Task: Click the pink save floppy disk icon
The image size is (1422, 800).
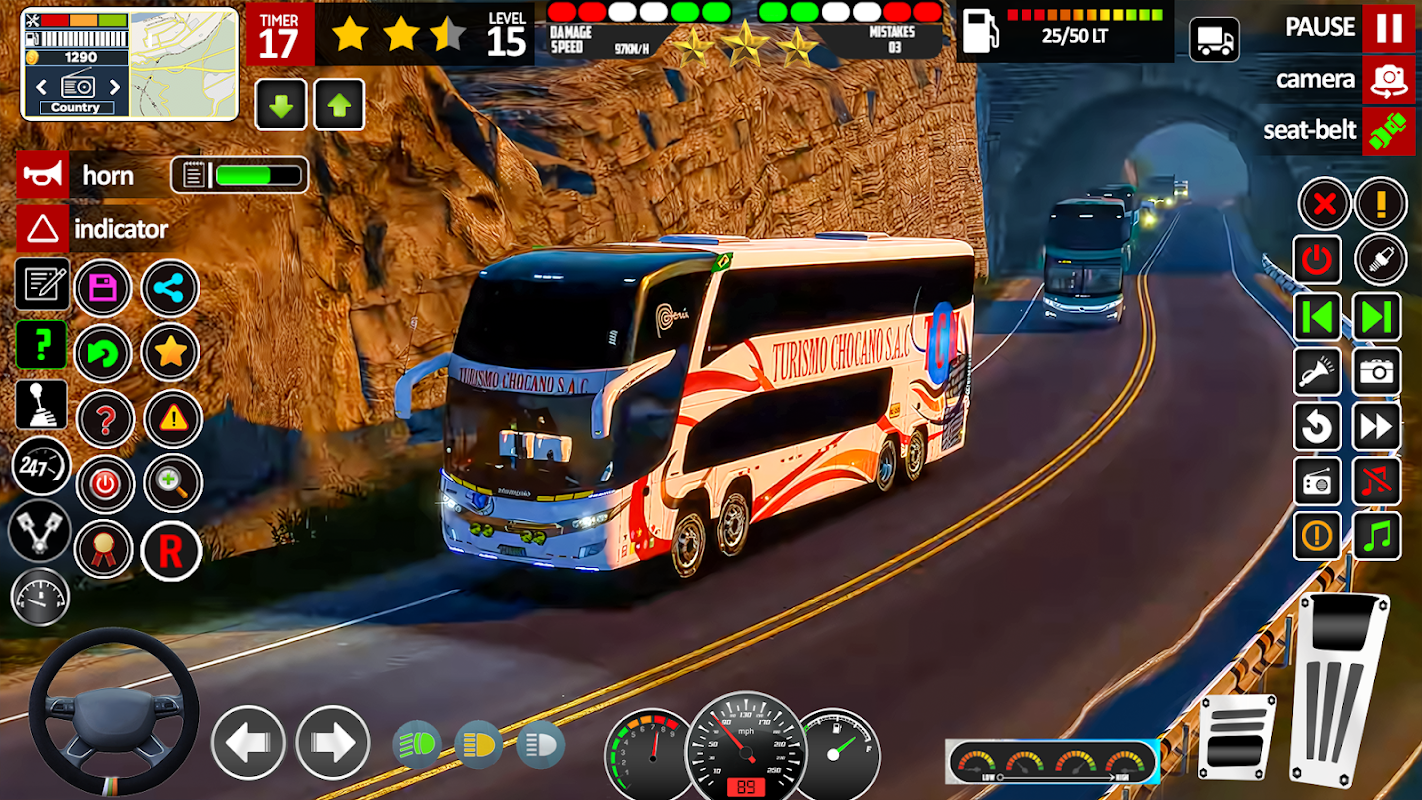Action: coord(103,289)
